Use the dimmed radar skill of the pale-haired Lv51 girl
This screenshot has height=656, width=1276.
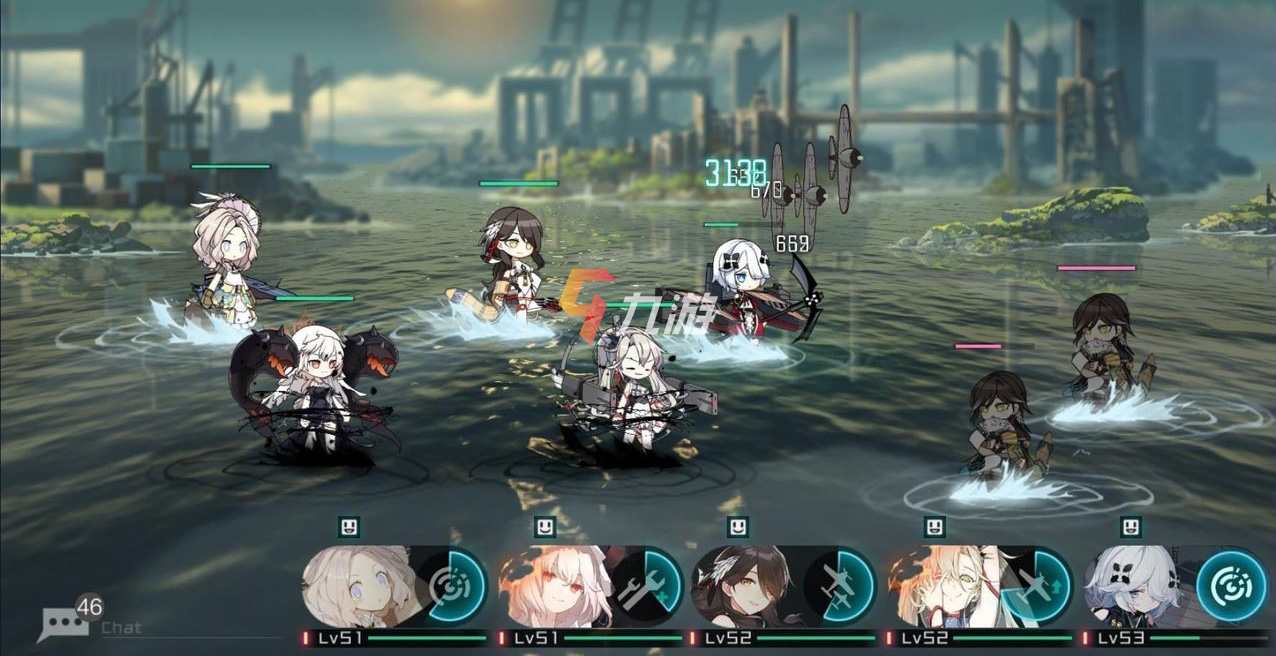point(450,587)
